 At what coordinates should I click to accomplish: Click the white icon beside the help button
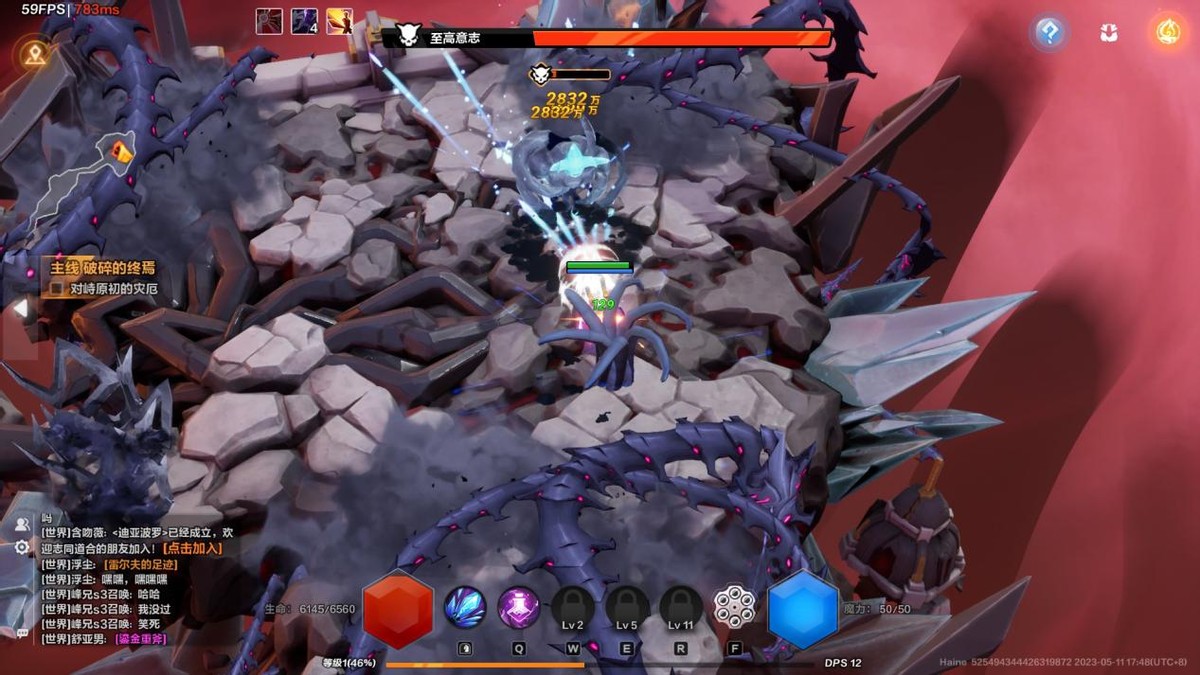pyautogui.click(x=1108, y=33)
